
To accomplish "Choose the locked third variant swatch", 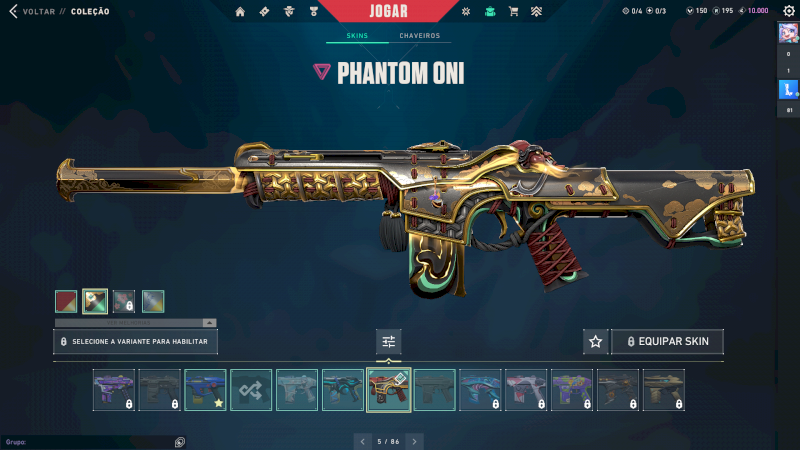I will pos(124,301).
